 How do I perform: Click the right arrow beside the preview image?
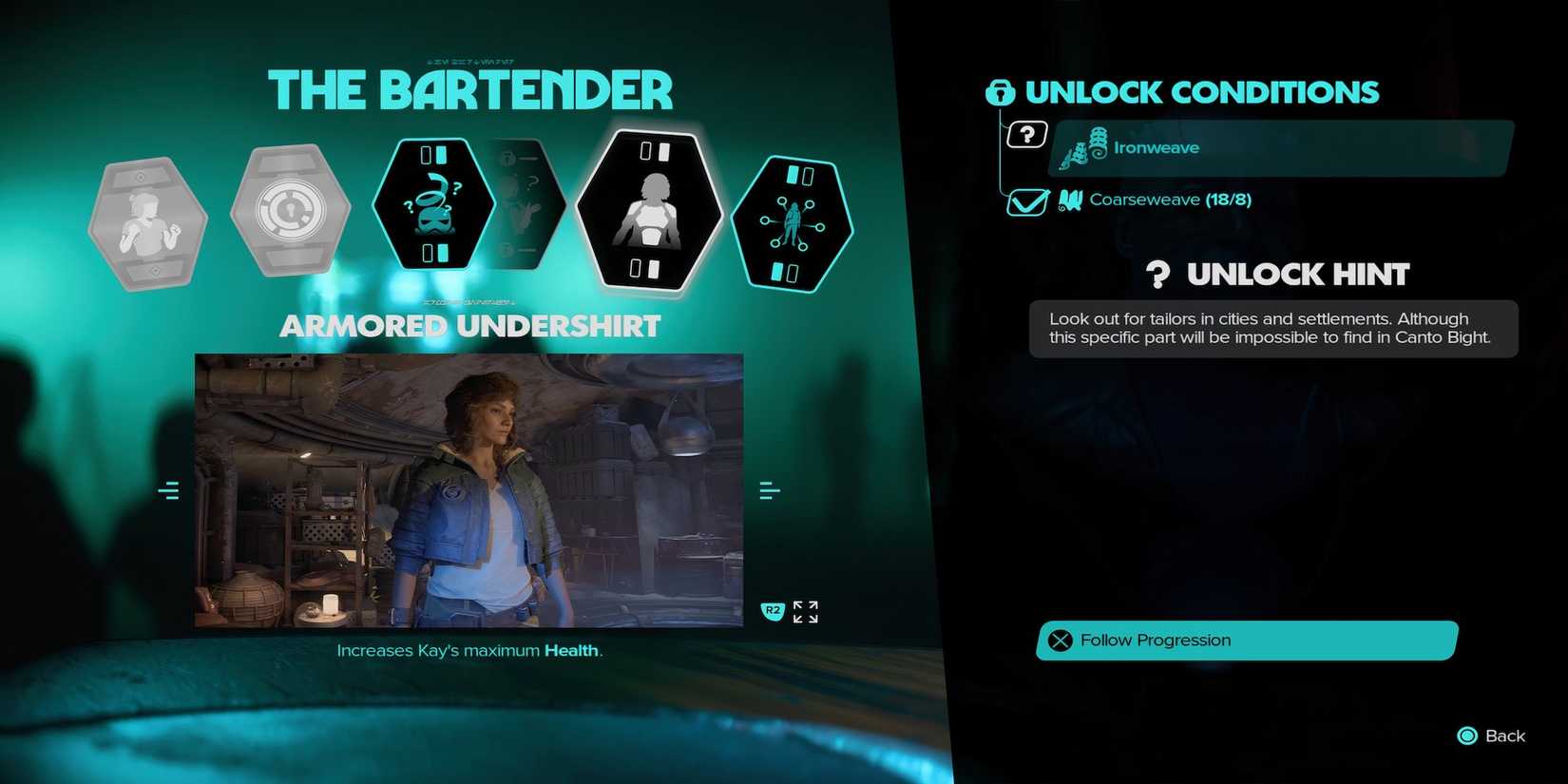point(766,489)
